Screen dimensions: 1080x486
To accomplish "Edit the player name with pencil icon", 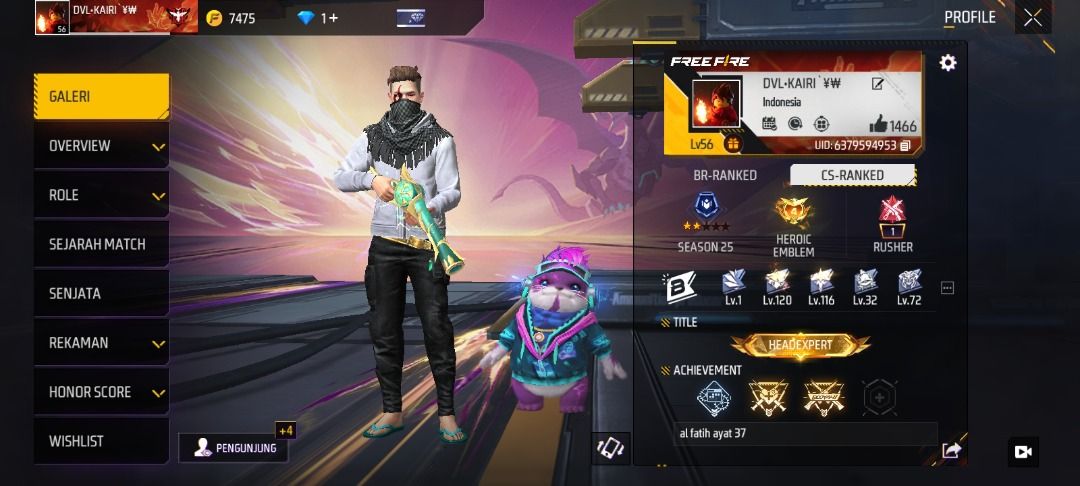I will coord(877,84).
